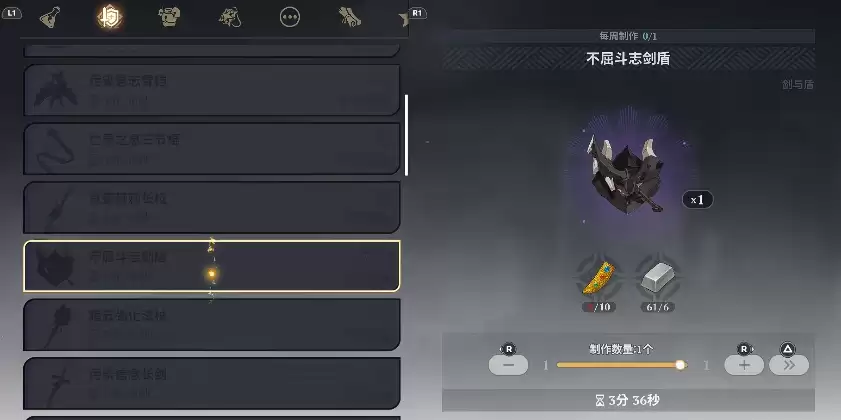Switch to the fish category tab

pyautogui.click(x=230, y=17)
